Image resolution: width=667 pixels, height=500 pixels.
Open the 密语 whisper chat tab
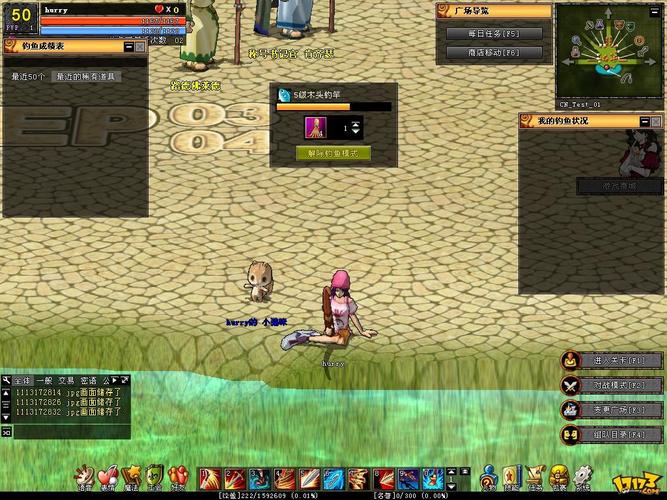tap(88, 380)
